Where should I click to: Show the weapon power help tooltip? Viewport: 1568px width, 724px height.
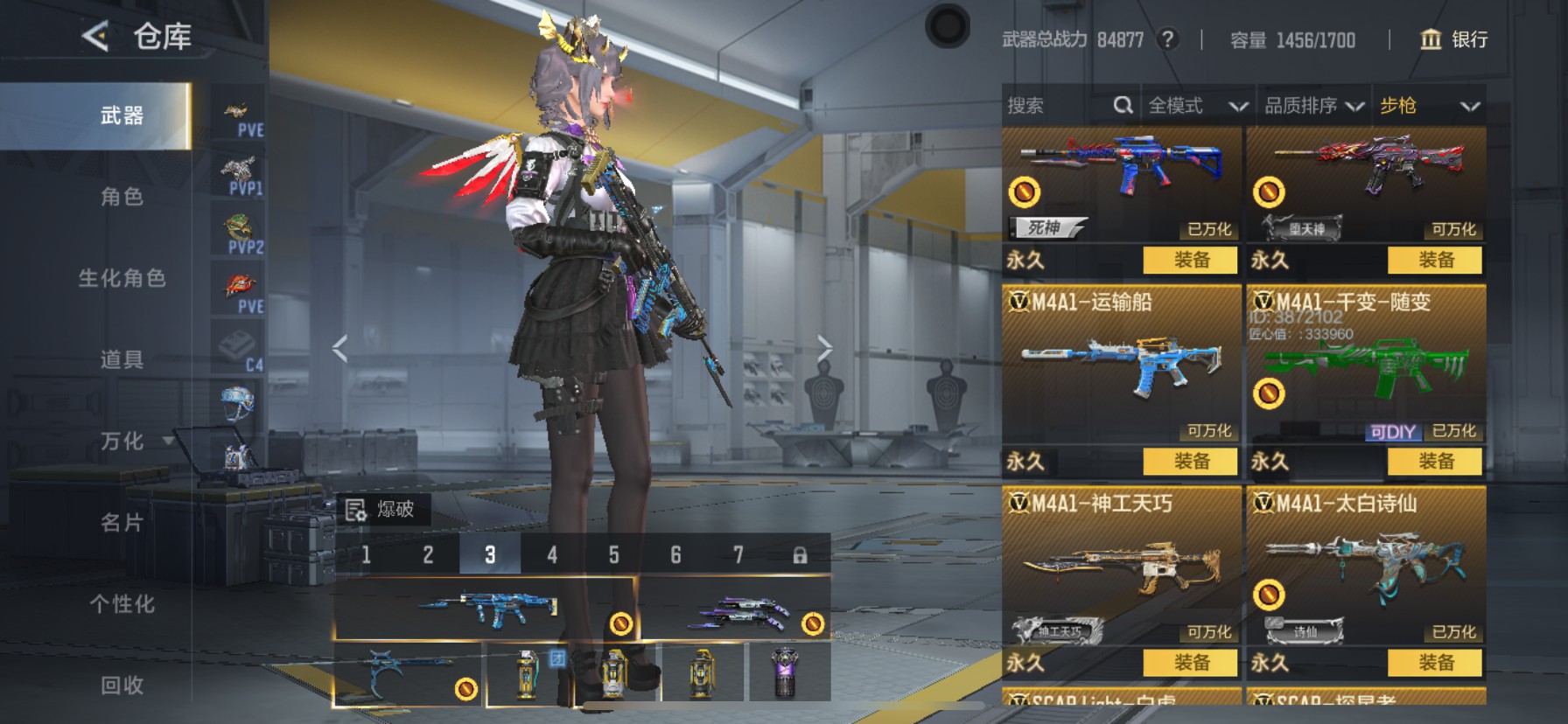click(x=1166, y=39)
